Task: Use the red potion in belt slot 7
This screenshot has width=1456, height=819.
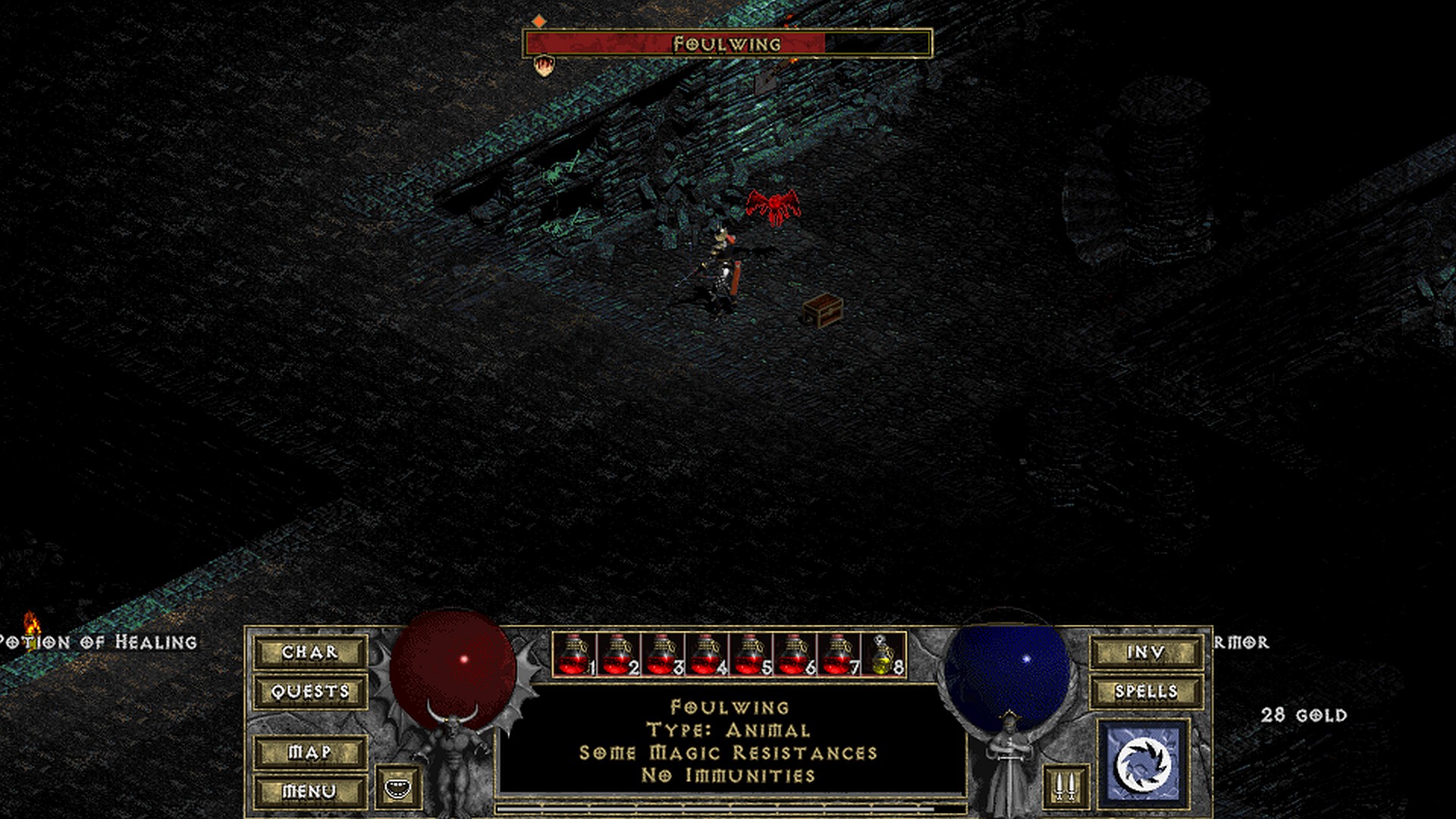Action: pyautogui.click(x=839, y=654)
